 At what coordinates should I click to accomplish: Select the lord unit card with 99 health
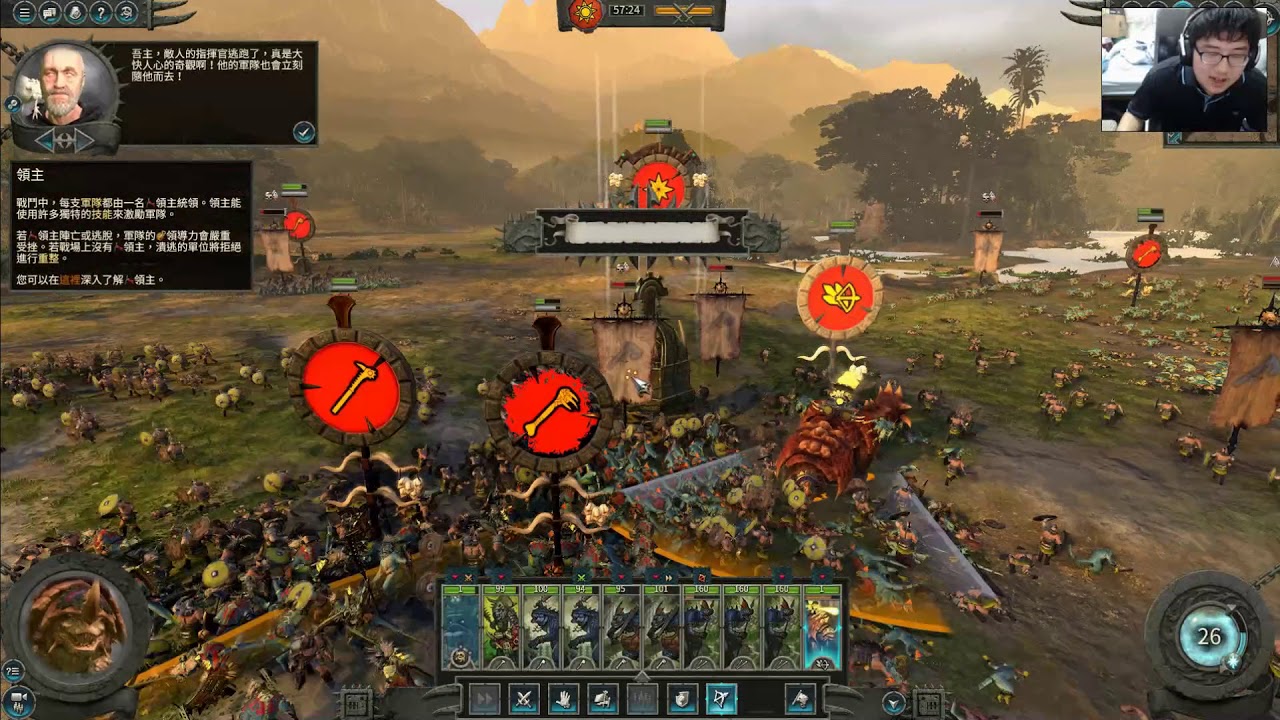point(501,626)
